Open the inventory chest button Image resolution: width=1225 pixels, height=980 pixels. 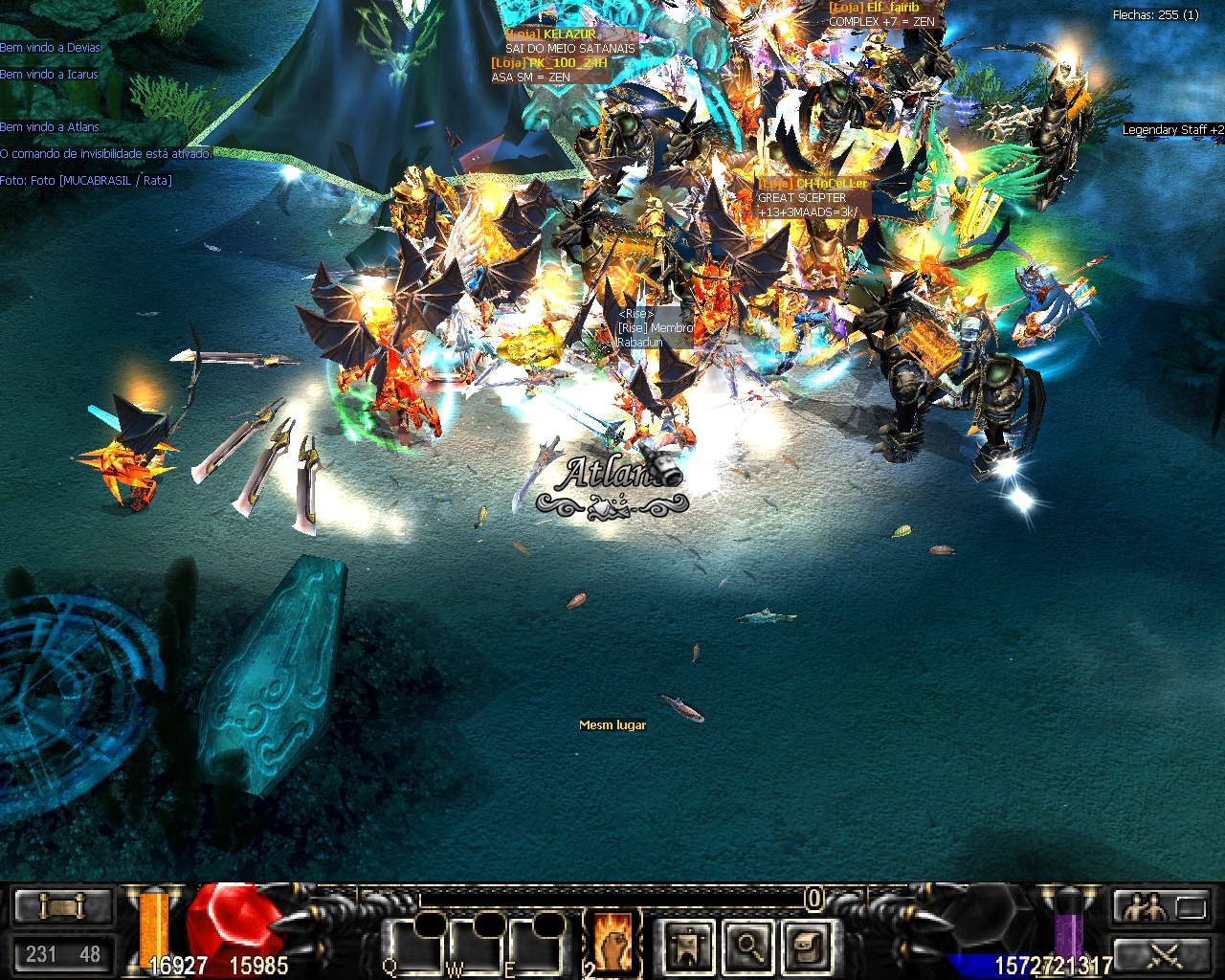tap(806, 946)
